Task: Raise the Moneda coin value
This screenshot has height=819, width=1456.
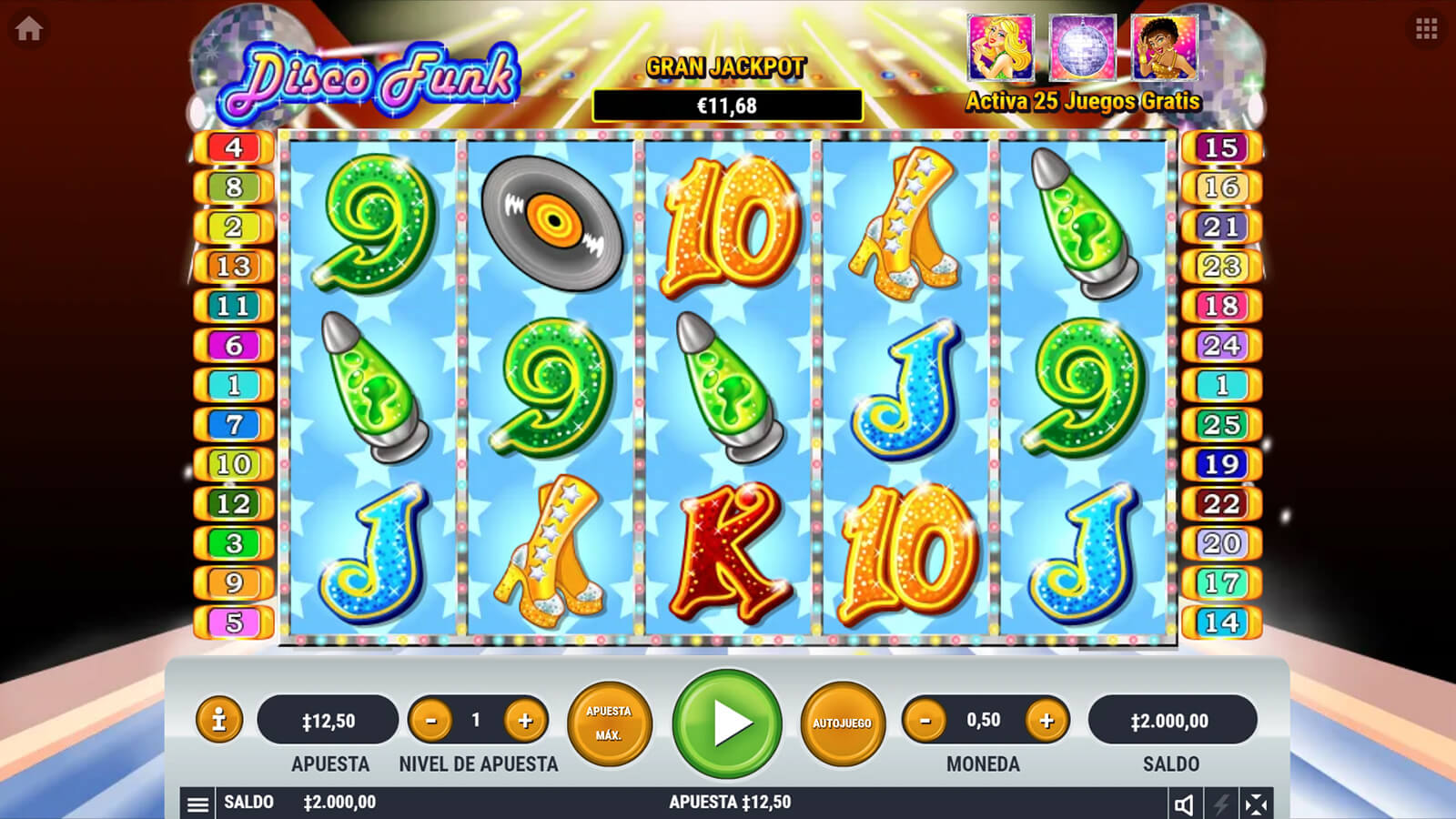Action: point(1046,721)
